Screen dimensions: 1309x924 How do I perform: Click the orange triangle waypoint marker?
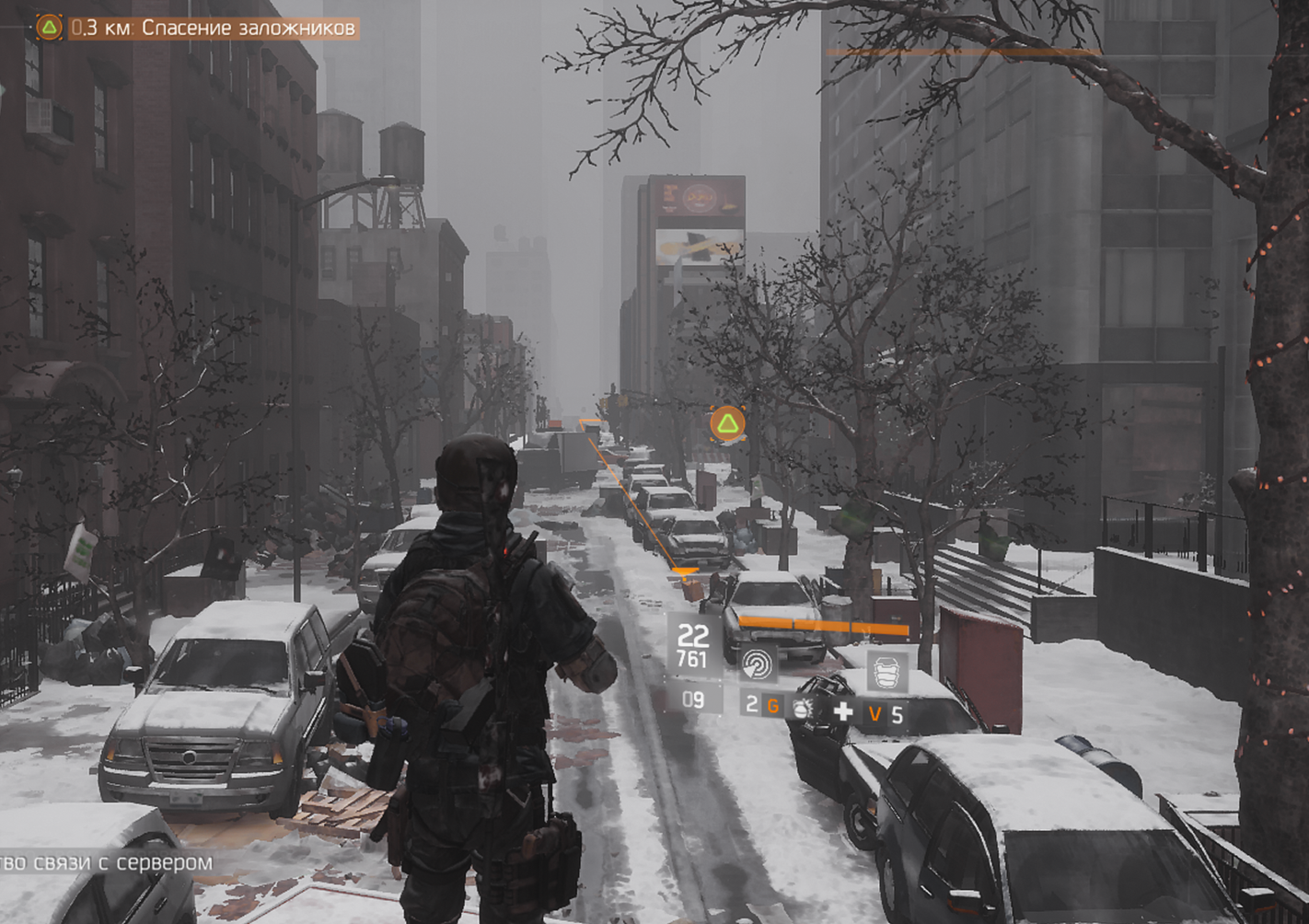point(727,423)
